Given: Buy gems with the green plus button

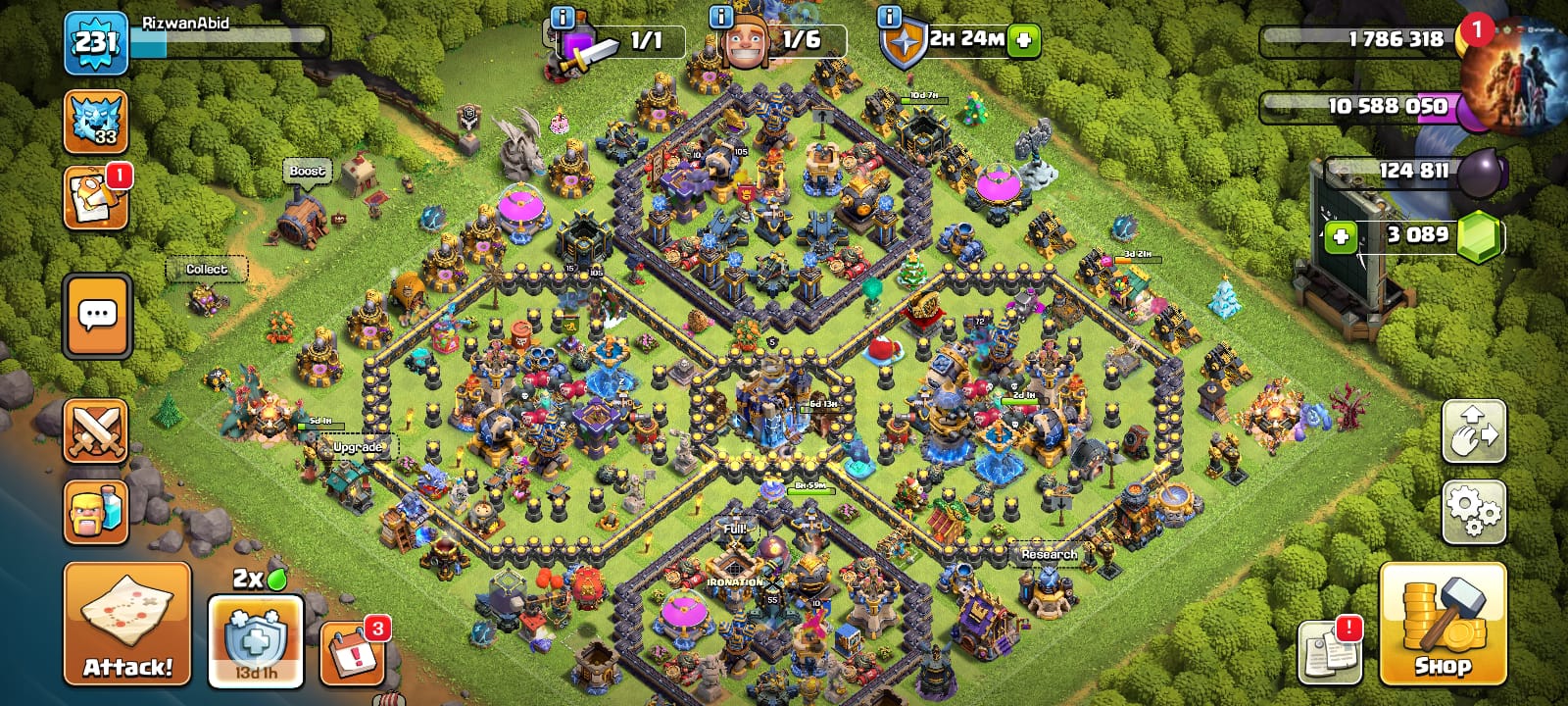Looking at the screenshot, I should click(x=1341, y=236).
